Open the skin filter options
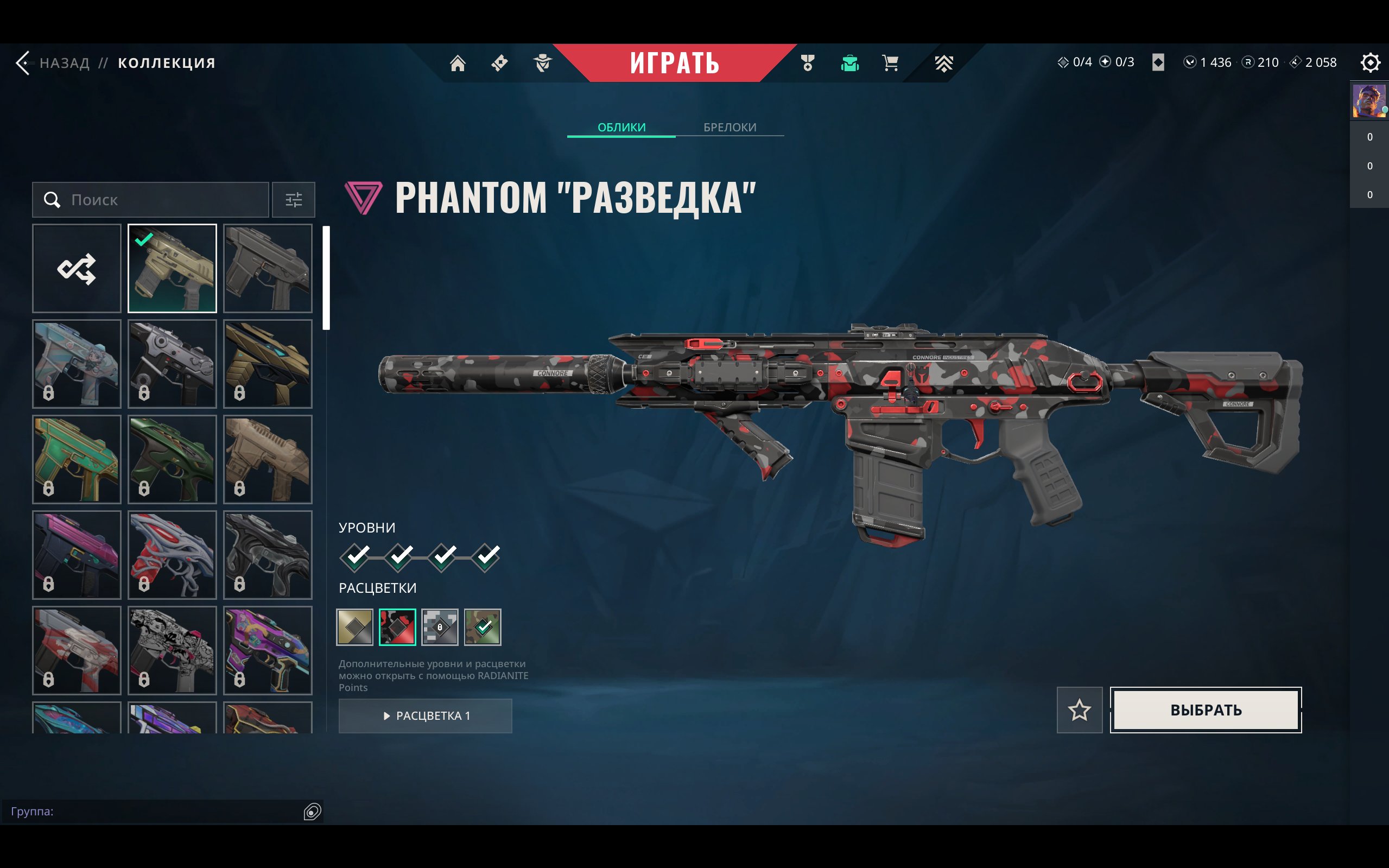 tap(293, 200)
